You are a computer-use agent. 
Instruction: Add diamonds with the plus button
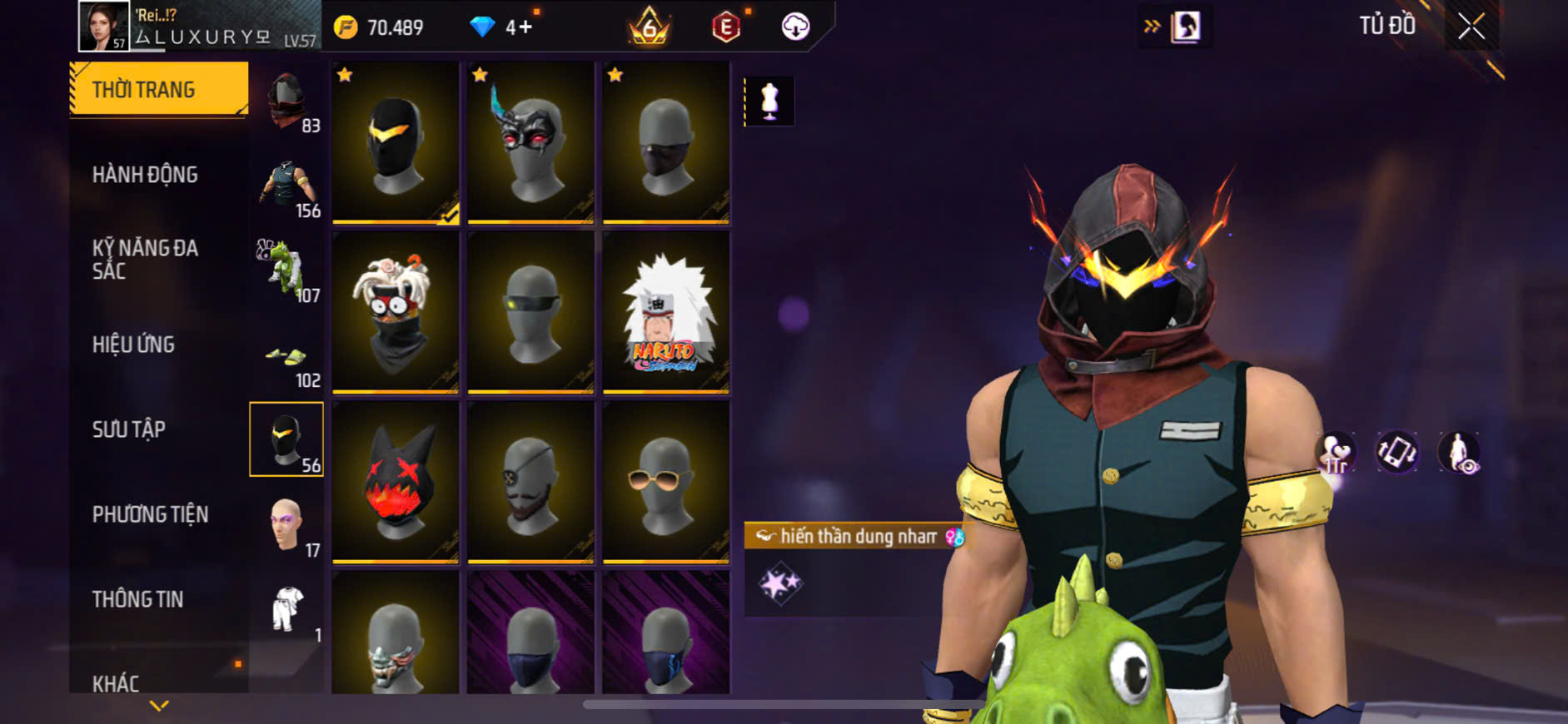click(x=525, y=27)
